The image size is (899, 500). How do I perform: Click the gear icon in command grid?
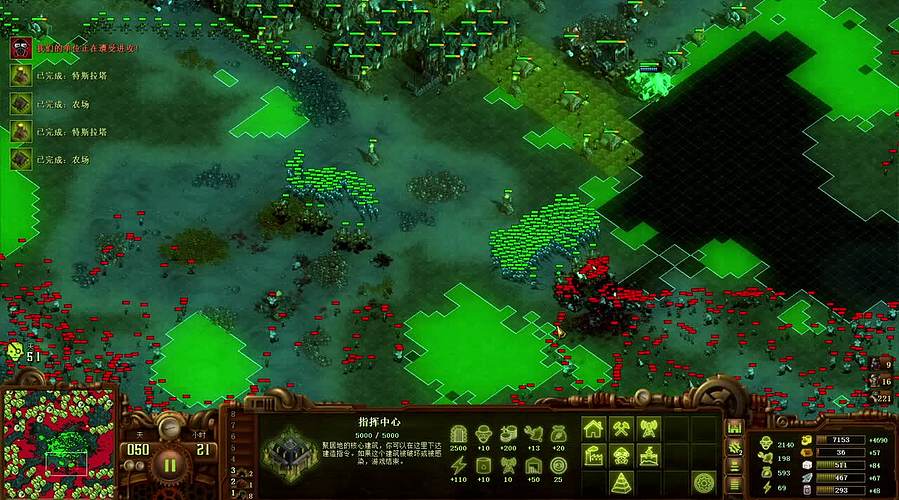[x=704, y=483]
